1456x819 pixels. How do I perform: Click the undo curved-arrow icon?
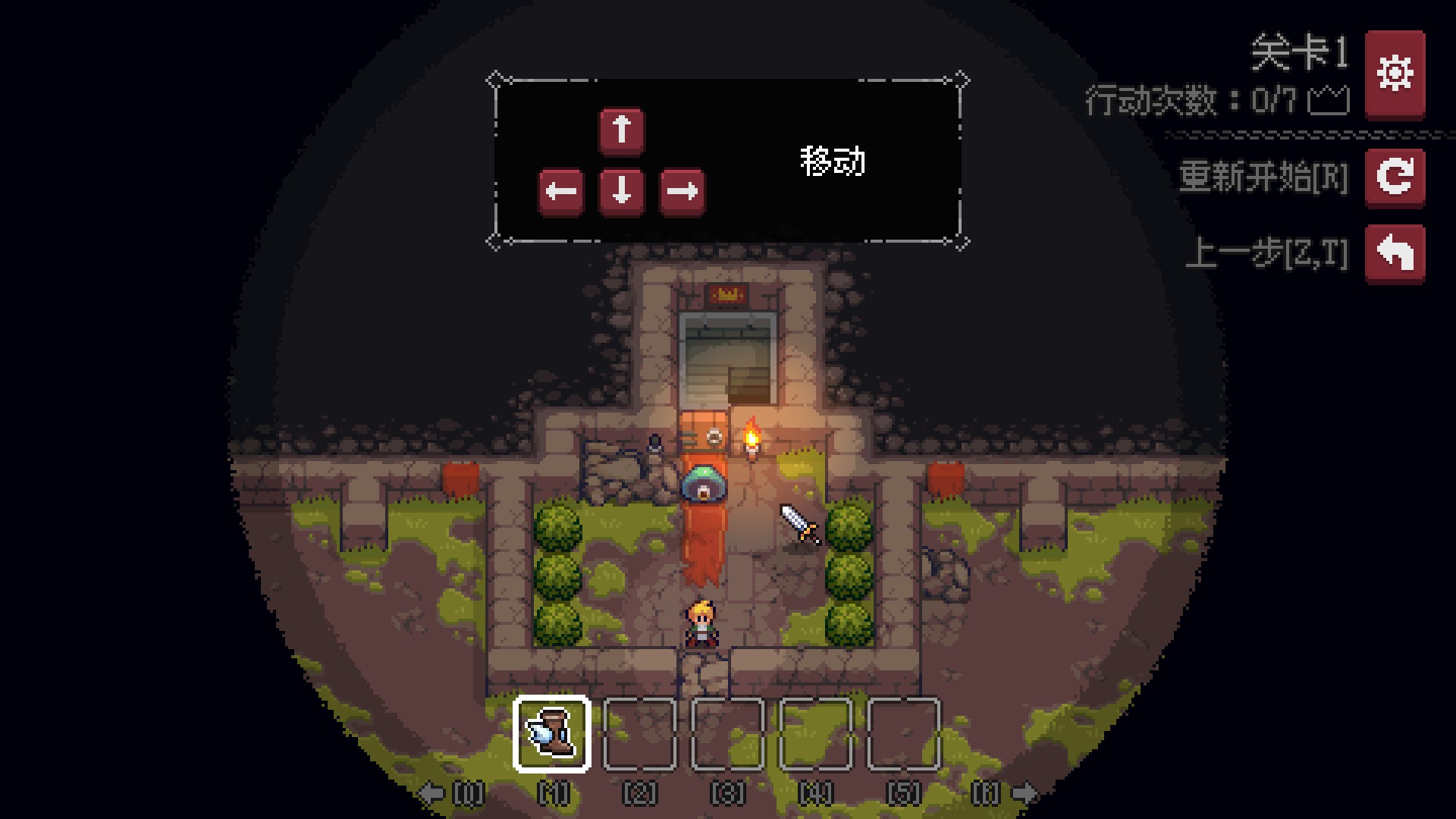pyautogui.click(x=1395, y=254)
